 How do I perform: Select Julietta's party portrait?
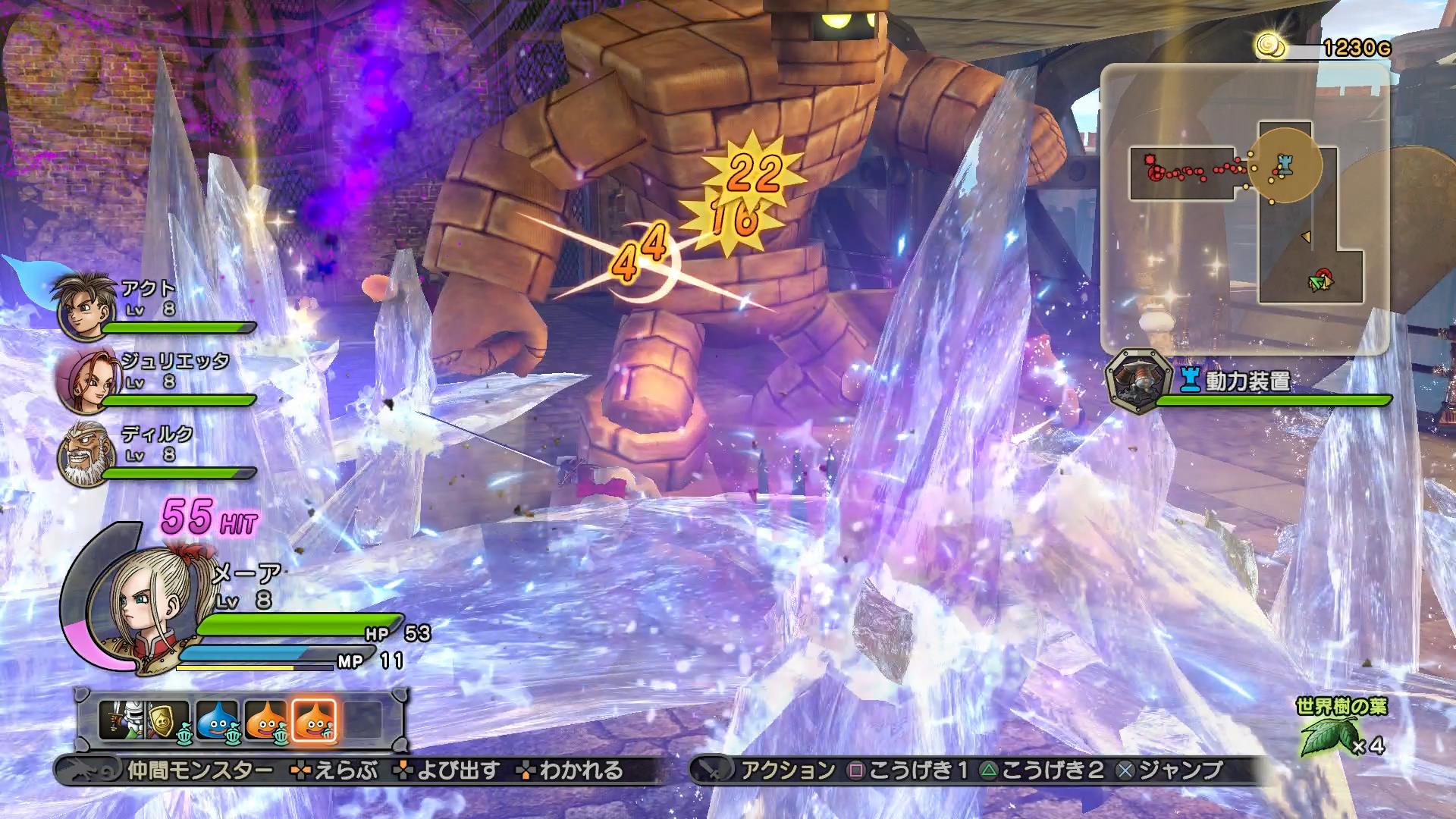point(82,380)
